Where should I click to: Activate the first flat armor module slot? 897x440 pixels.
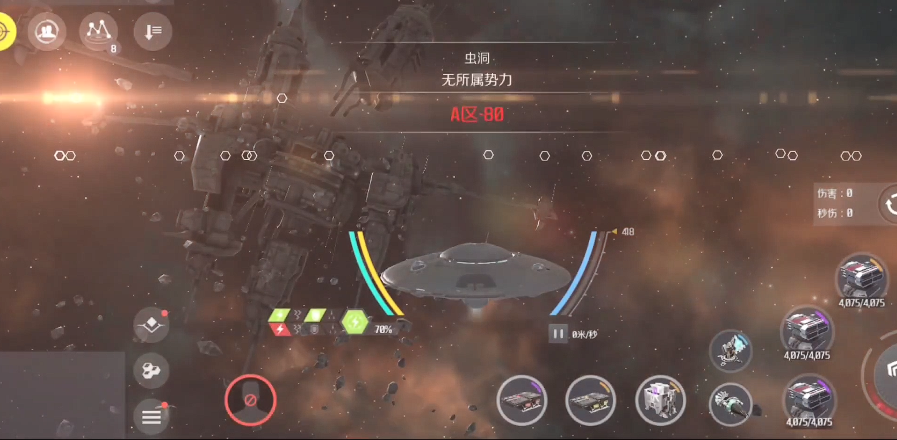click(x=523, y=401)
